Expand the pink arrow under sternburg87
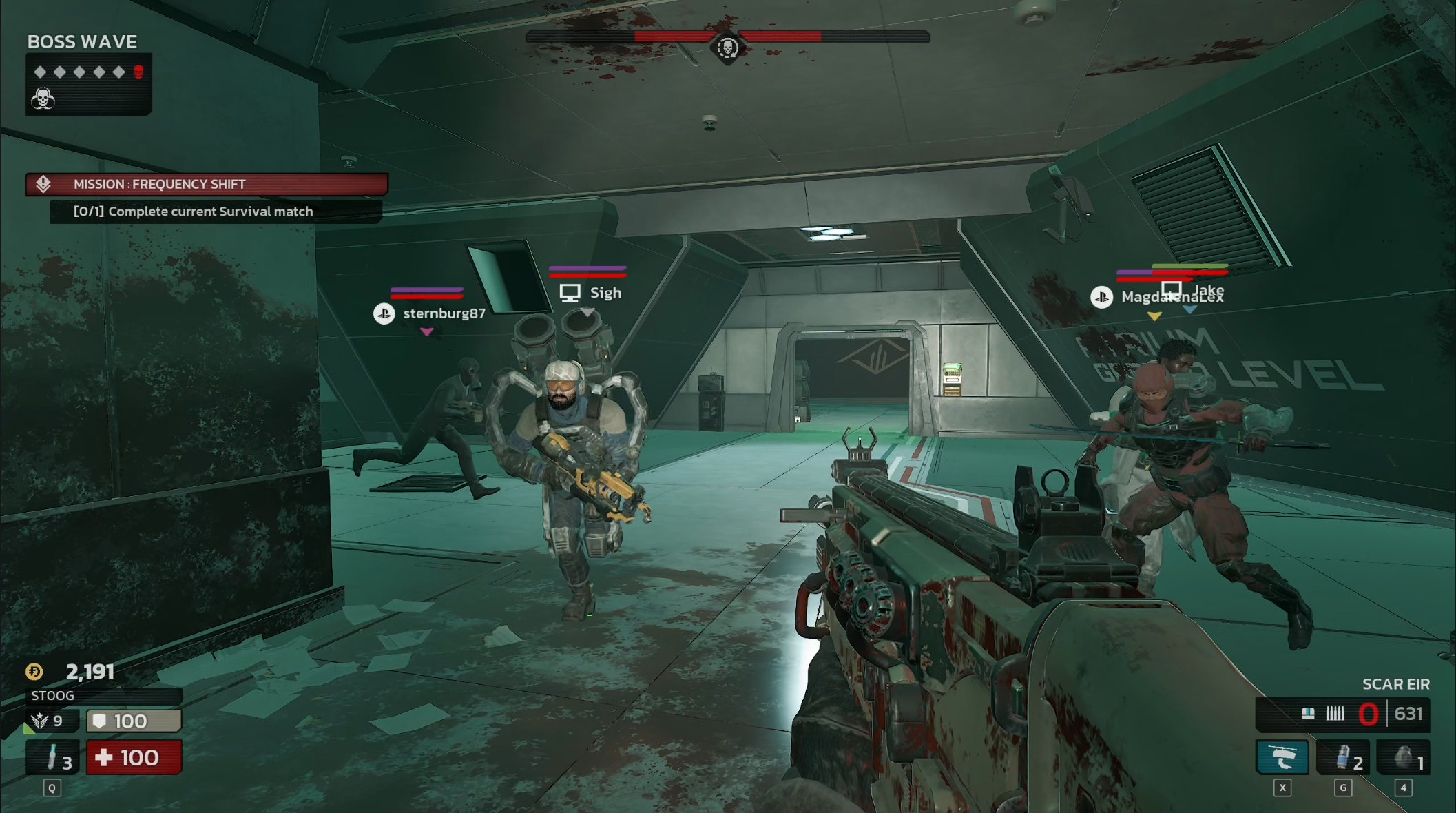This screenshot has width=1456, height=813. (x=427, y=332)
